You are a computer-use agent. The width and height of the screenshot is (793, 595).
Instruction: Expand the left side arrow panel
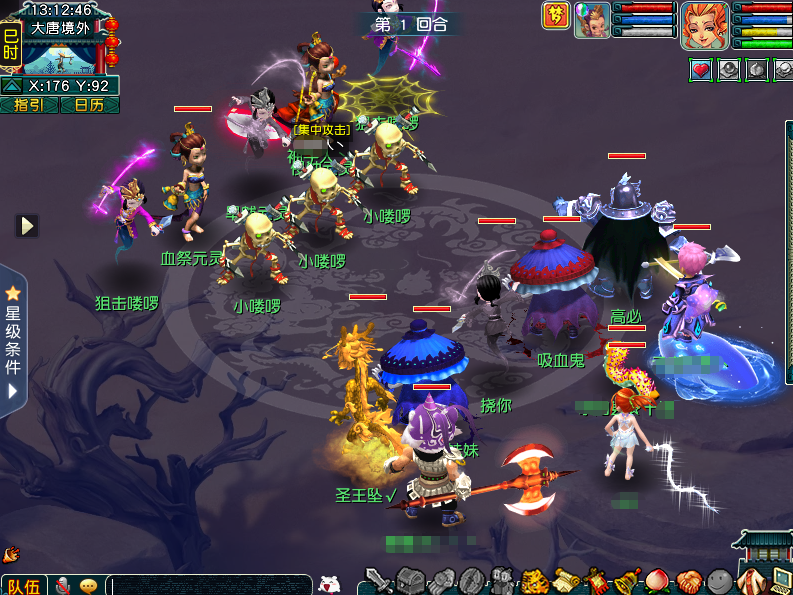(27, 226)
